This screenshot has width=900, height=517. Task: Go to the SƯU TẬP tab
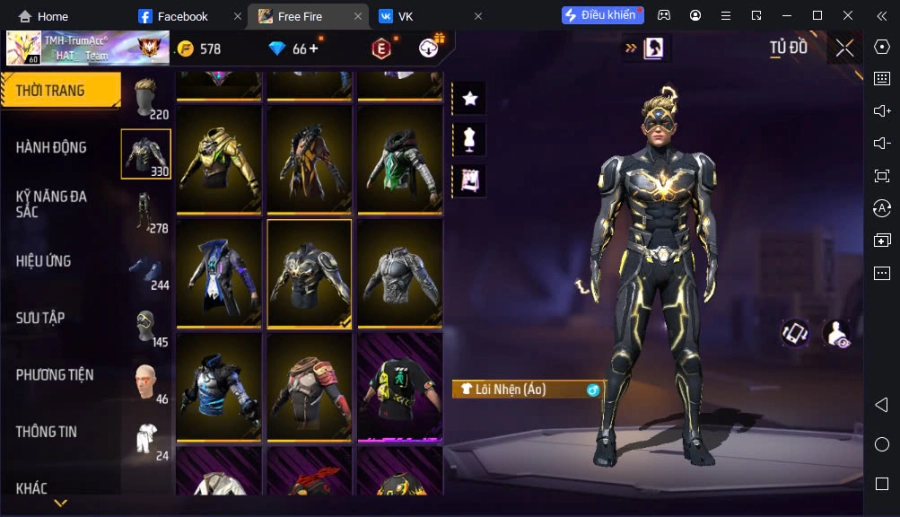tap(41, 318)
